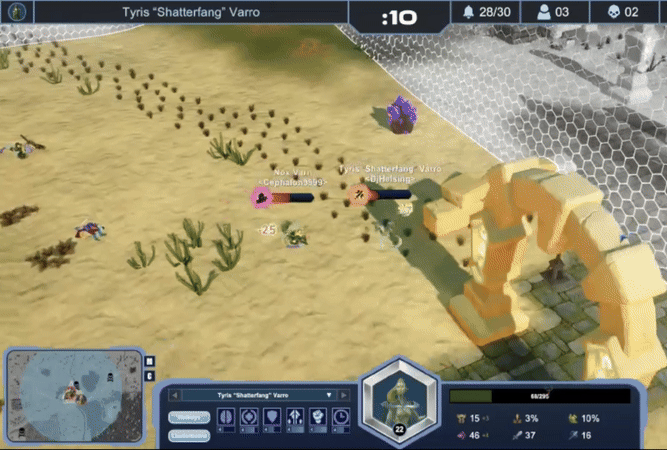Activate the shield ability icon
Image resolution: width=667 pixels, height=450 pixels.
tap(272, 416)
